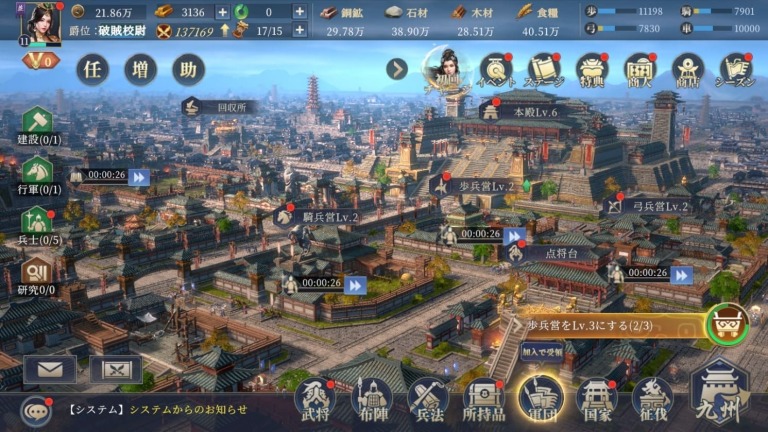Open the 所持品 inventory
This screenshot has width=768, height=432.
[484, 399]
